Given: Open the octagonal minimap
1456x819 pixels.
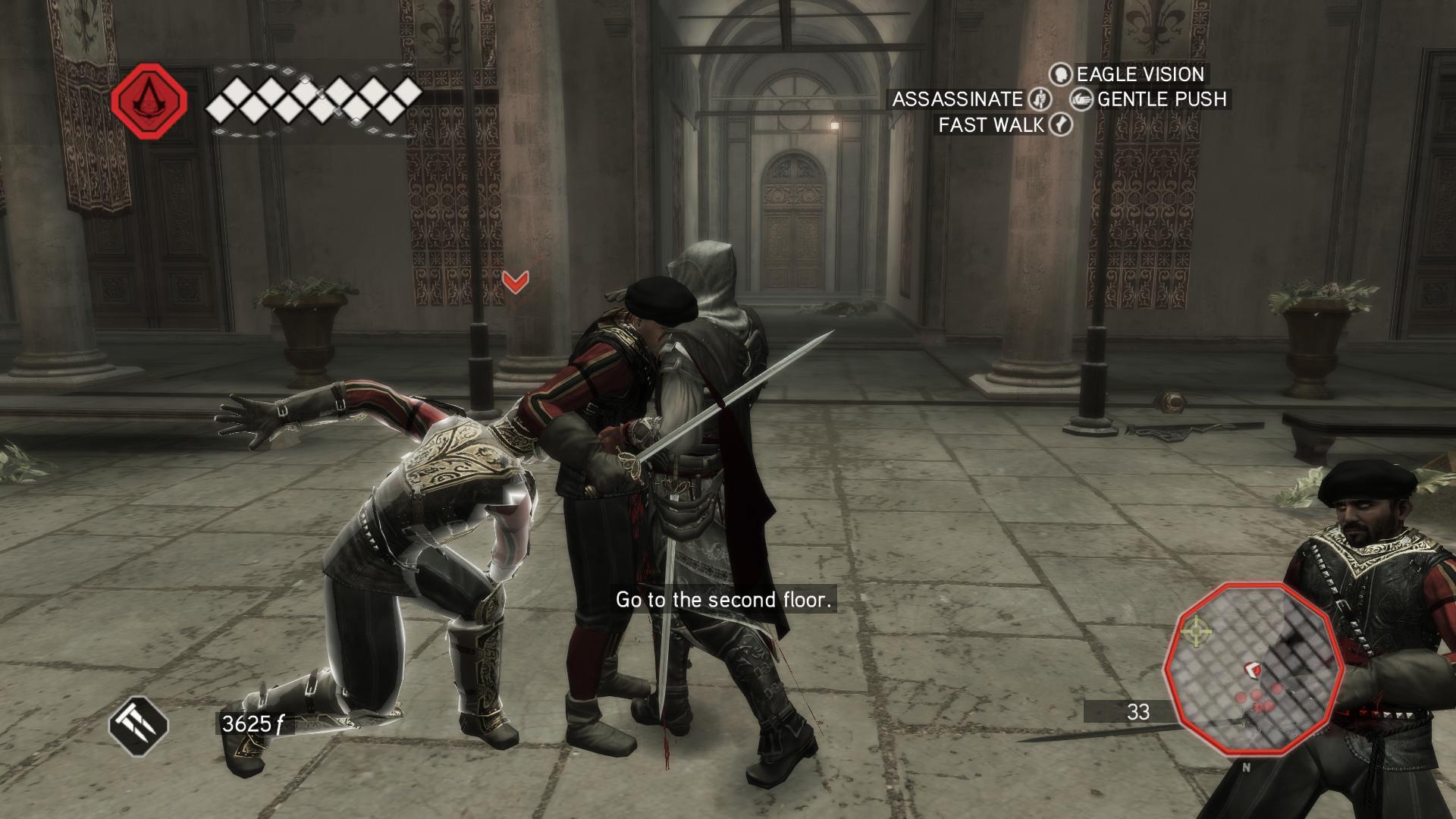Looking at the screenshot, I should [x=1254, y=669].
